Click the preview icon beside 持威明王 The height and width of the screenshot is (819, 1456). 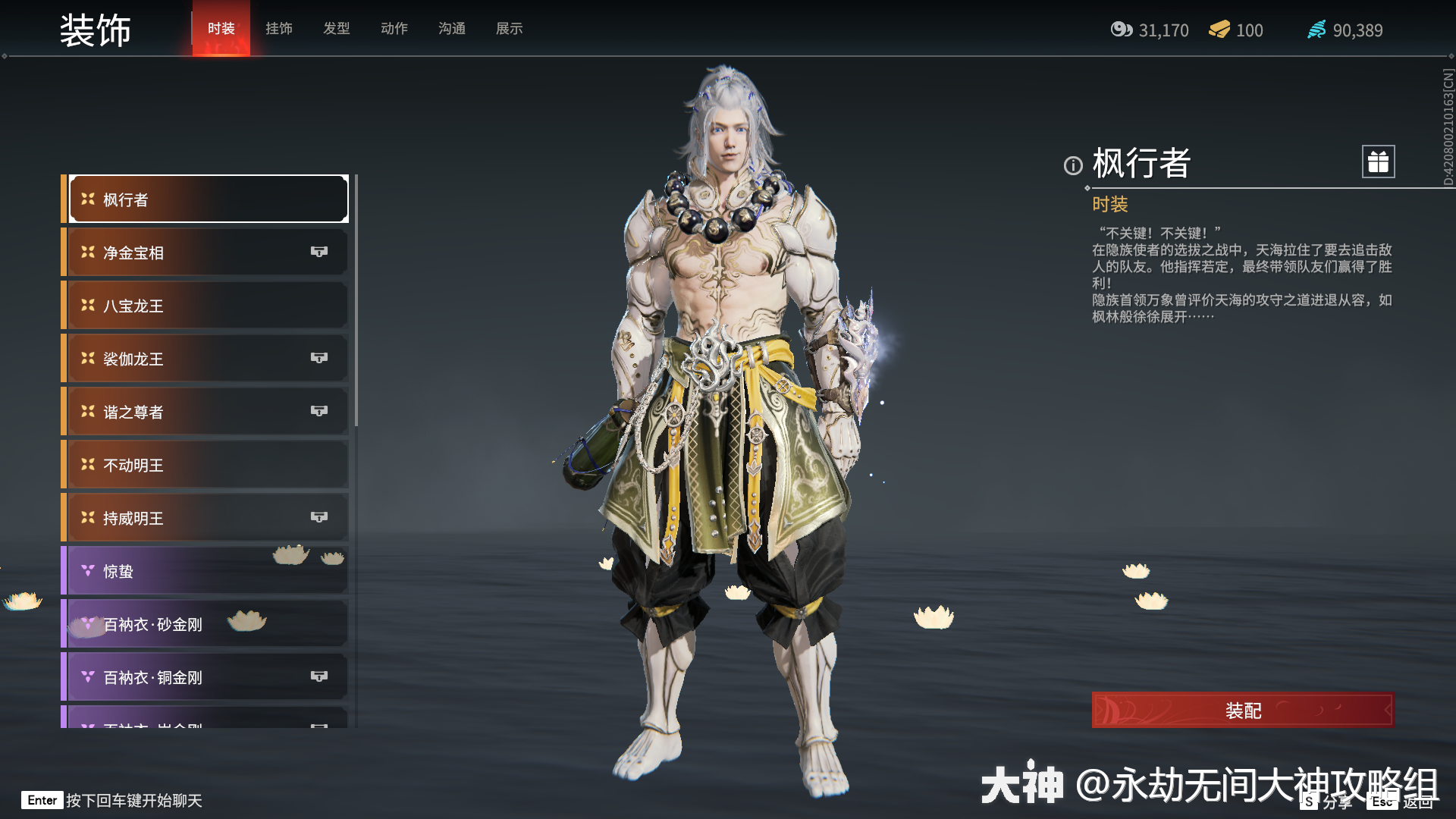319,517
